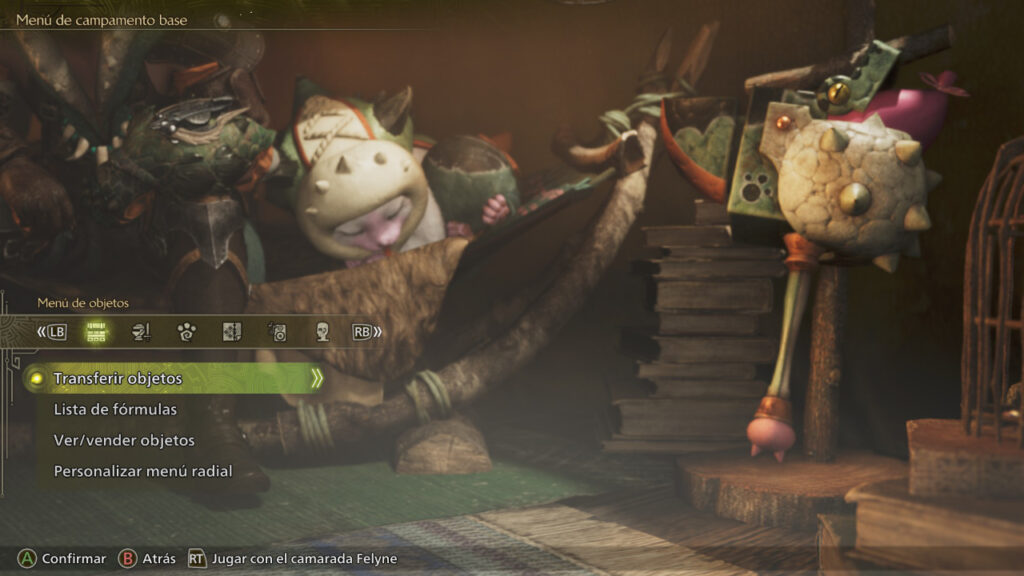Screen dimensions: 1024x576
Task: Switch to the patterned sheet tab
Action: click(x=231, y=332)
